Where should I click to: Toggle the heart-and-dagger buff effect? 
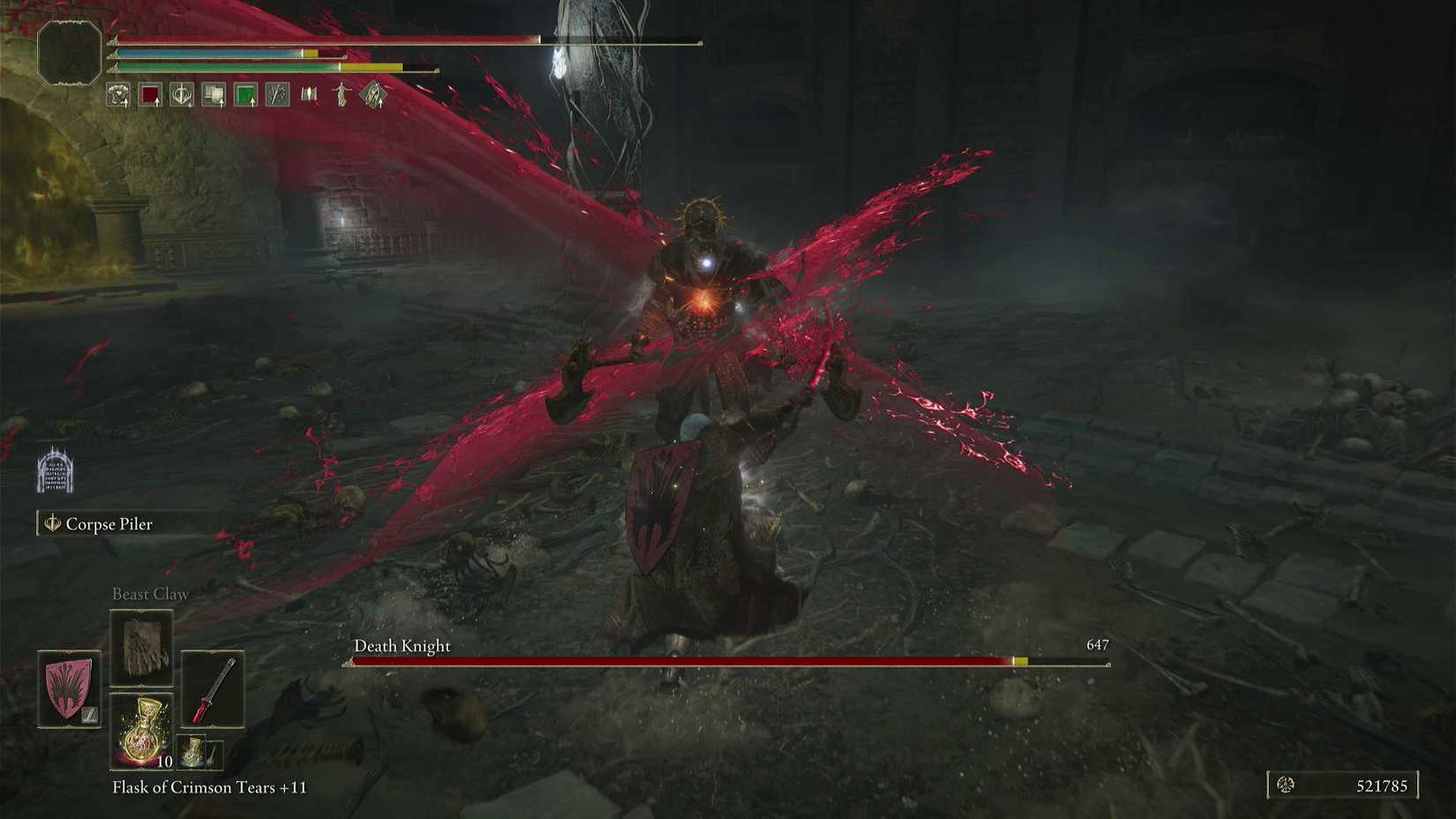click(x=179, y=96)
